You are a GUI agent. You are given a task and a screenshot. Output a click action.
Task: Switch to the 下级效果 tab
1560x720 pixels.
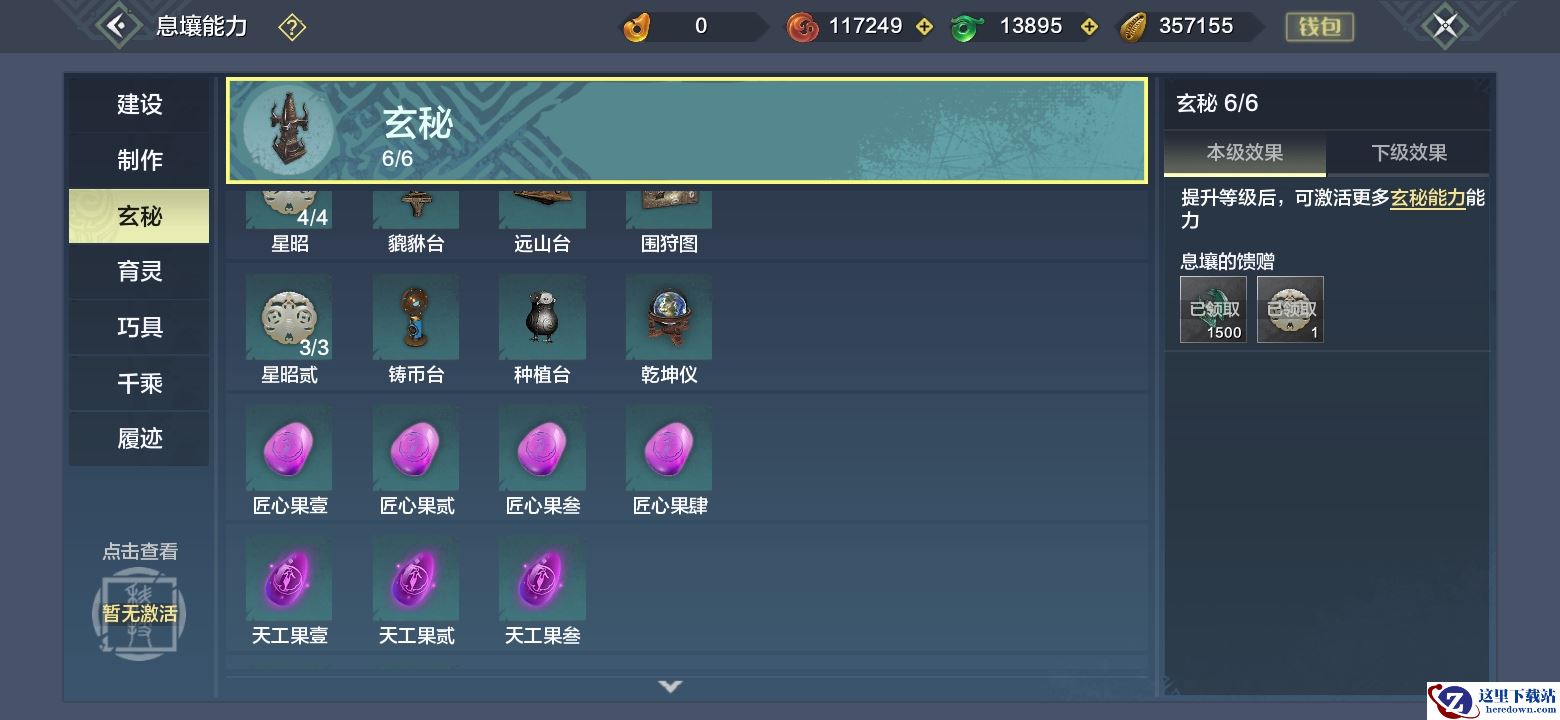pos(1408,153)
